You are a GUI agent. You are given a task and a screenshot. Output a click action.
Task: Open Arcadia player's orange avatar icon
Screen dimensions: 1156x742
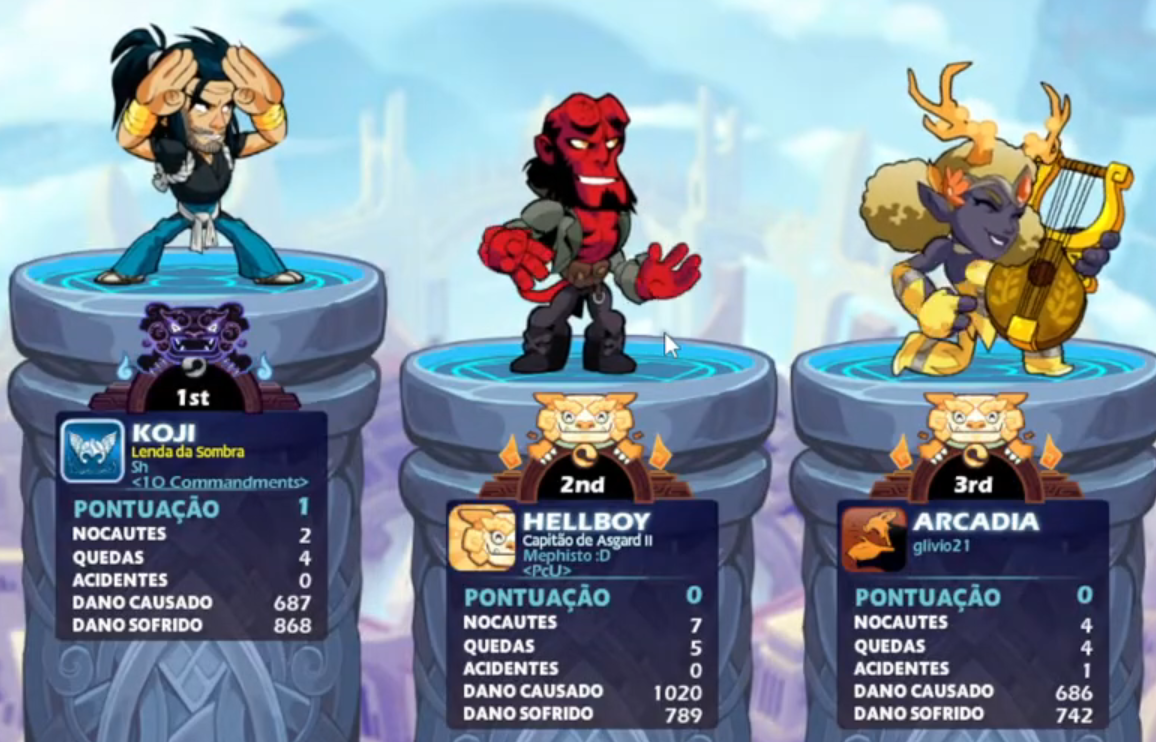coord(873,539)
